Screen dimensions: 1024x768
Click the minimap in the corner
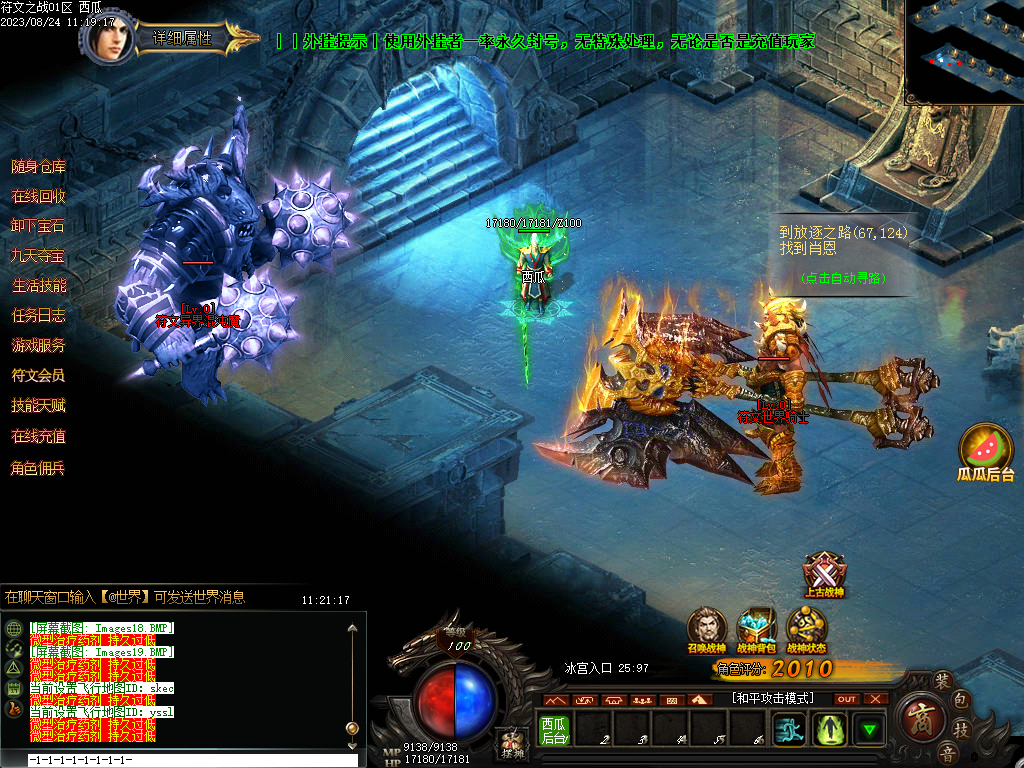click(x=964, y=52)
